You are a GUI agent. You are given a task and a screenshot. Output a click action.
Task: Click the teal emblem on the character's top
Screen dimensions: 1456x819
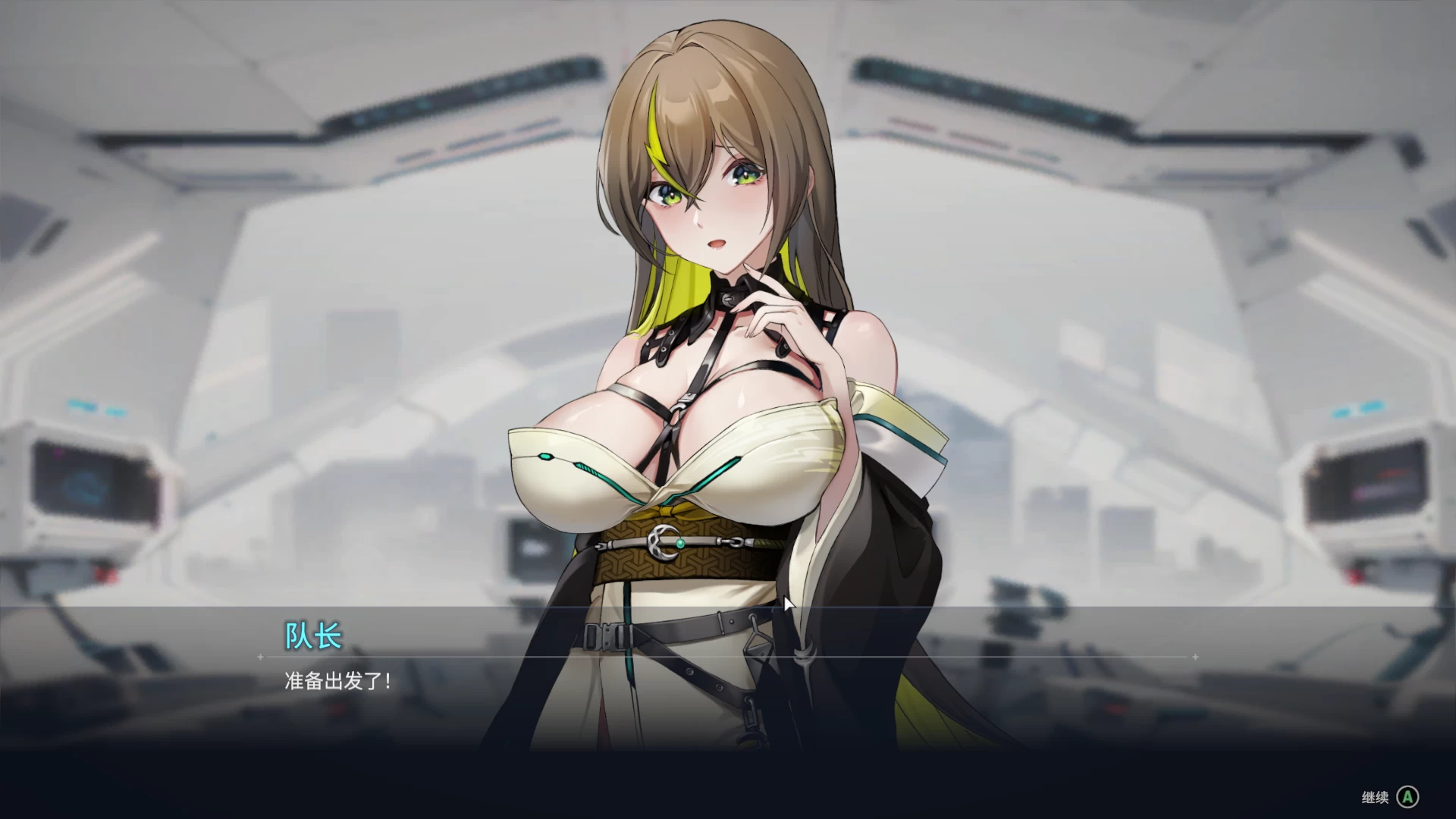click(x=545, y=455)
